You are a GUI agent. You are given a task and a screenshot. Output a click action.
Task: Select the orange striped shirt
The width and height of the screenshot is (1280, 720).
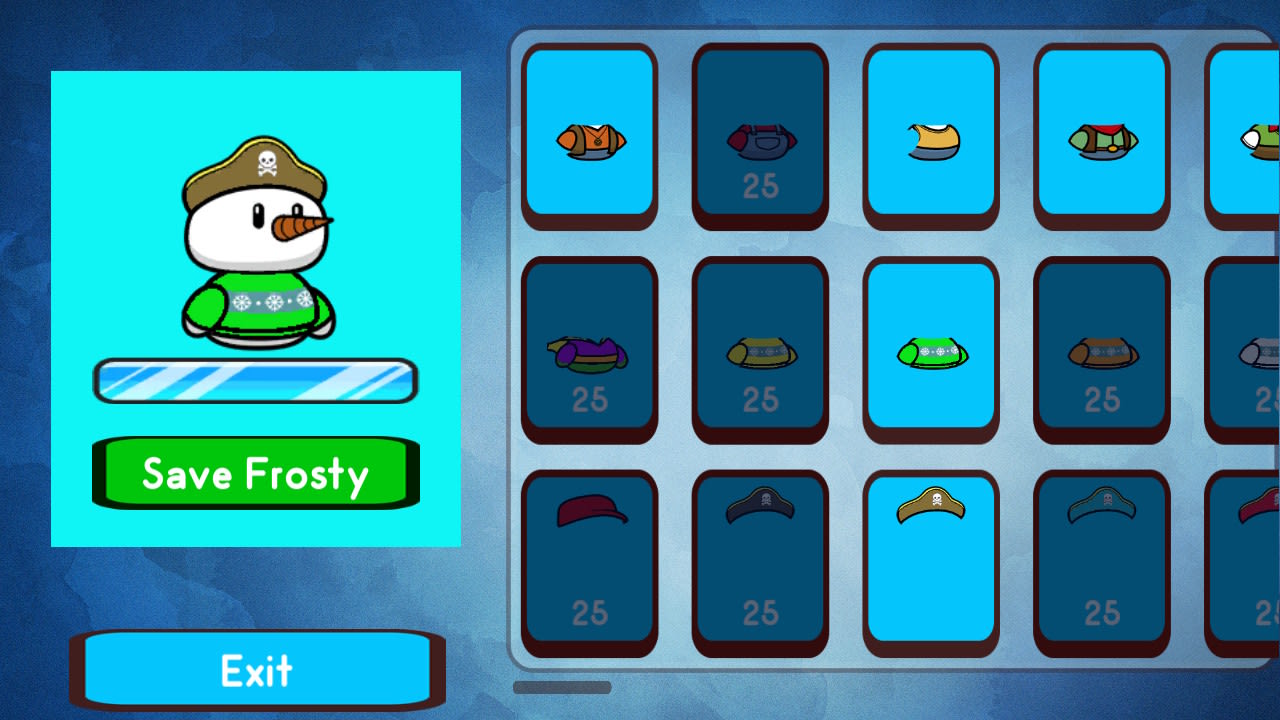(589, 135)
